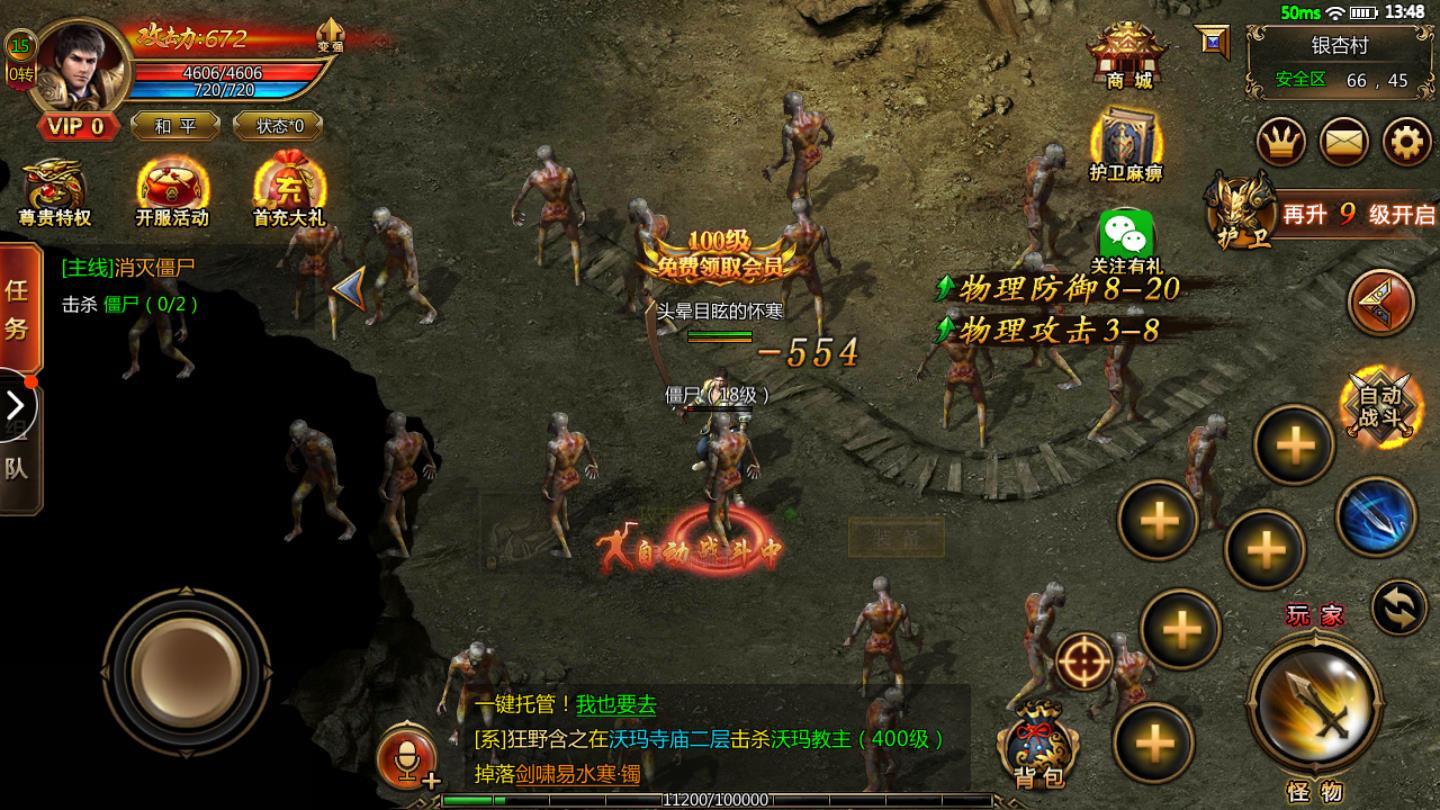Toggle the 和平 peace attack mode
Viewport: 1440px width, 810px height.
tap(176, 127)
